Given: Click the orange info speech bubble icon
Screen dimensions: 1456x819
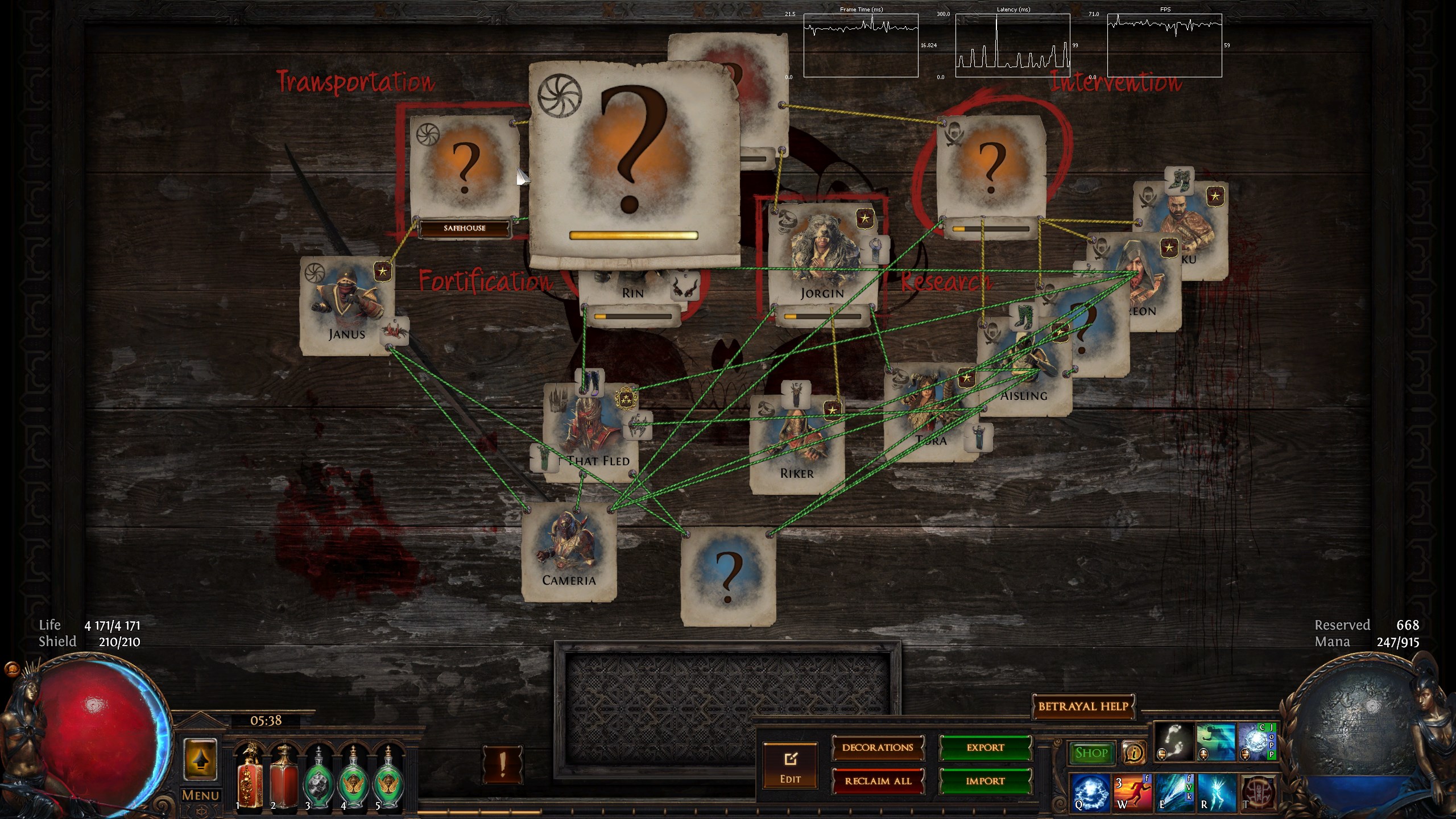Looking at the screenshot, I should (x=1134, y=753).
